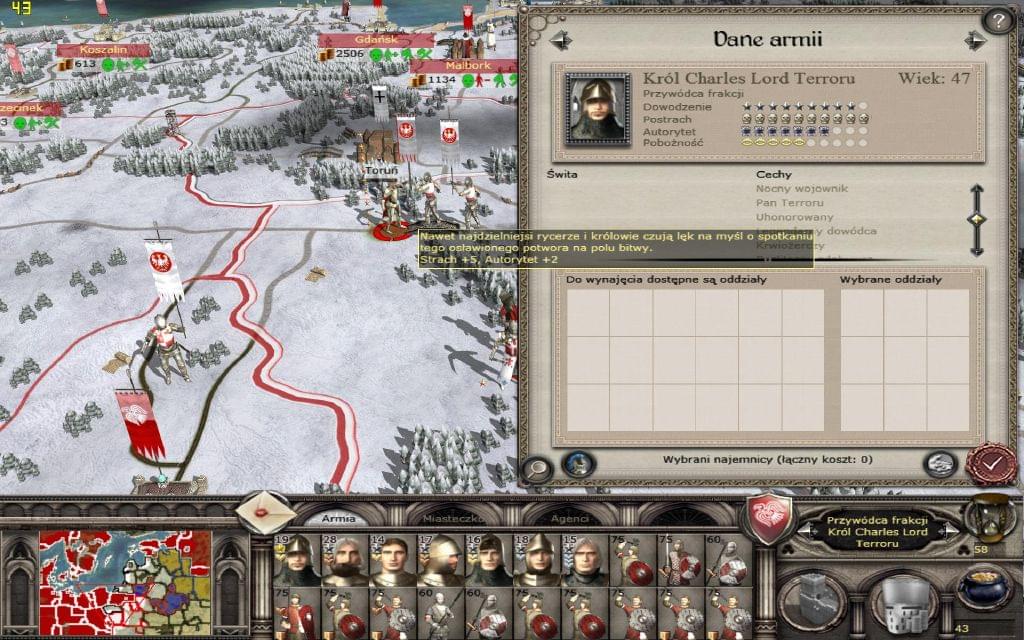The width and height of the screenshot is (1024, 640).
Task: Select the 'Nocny wojownik' trait
Action: (x=789, y=188)
